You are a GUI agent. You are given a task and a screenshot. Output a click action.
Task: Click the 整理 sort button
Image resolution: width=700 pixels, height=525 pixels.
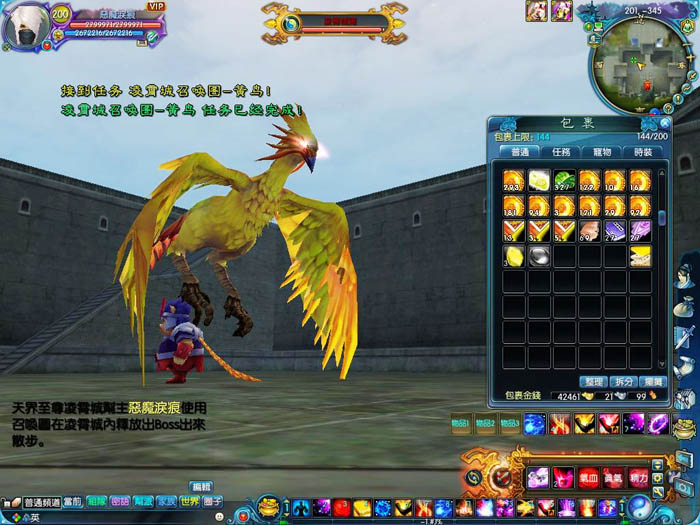592,382
